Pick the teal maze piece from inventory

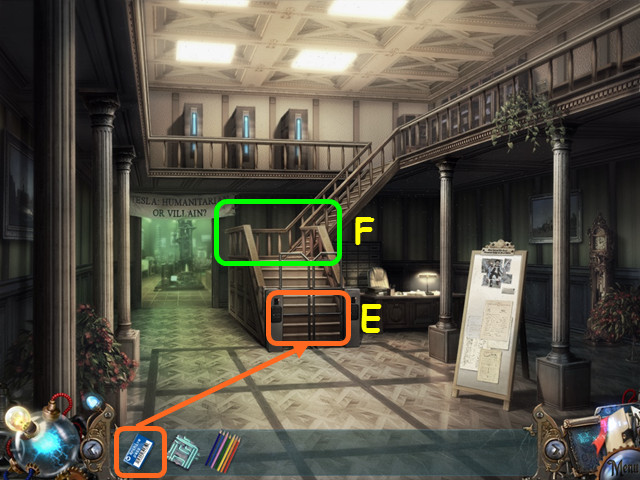tap(182, 451)
